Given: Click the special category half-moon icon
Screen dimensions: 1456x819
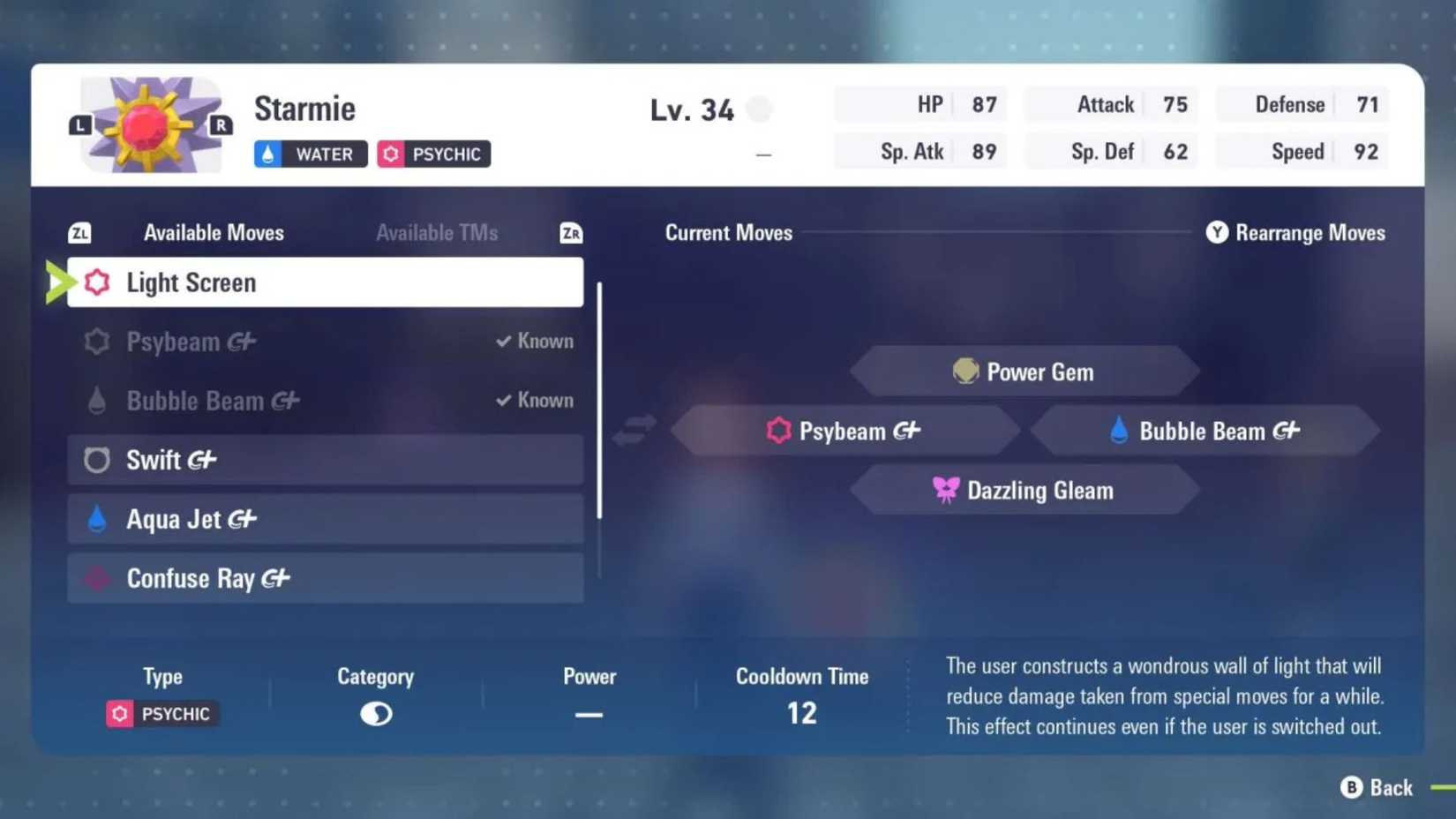Looking at the screenshot, I should tap(375, 713).
